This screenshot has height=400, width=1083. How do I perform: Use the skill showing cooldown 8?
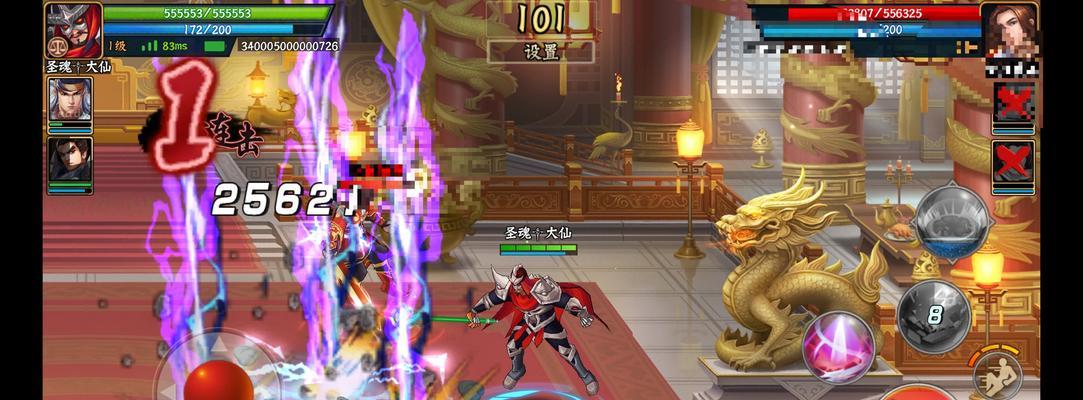pyautogui.click(x=933, y=316)
